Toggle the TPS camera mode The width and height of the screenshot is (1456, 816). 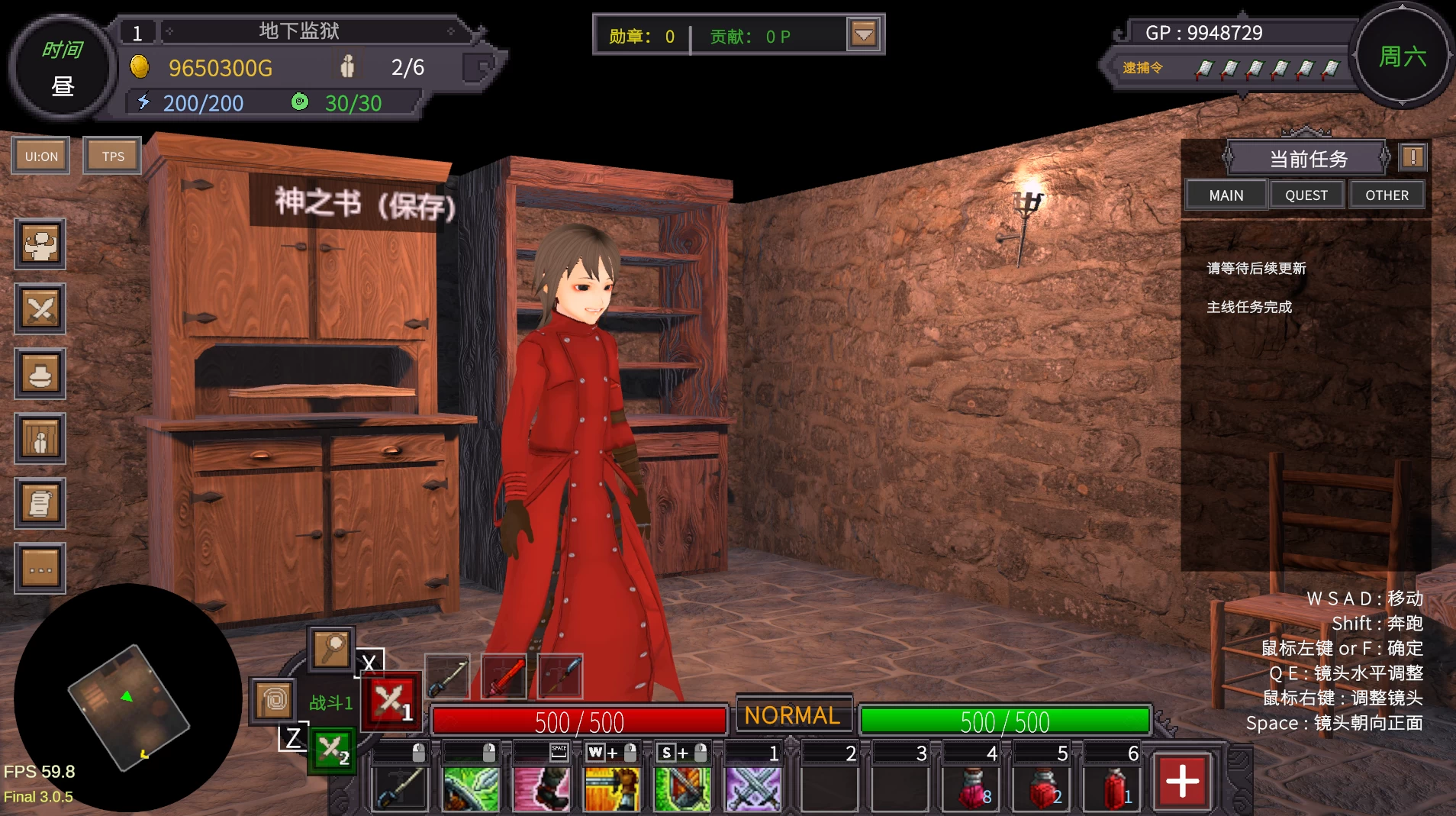click(111, 155)
